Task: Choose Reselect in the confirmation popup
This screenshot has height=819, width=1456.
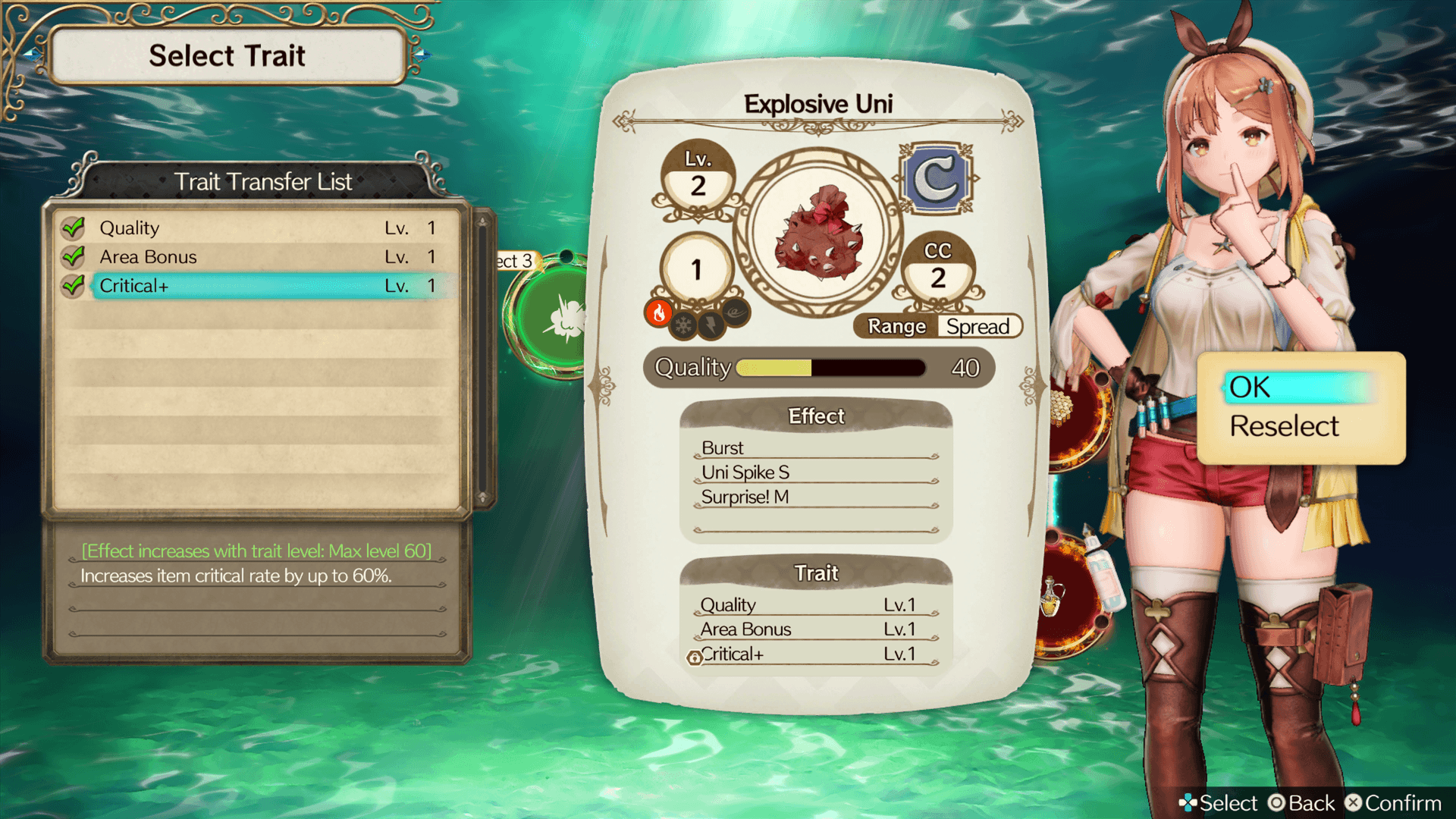Action: coord(1285,426)
